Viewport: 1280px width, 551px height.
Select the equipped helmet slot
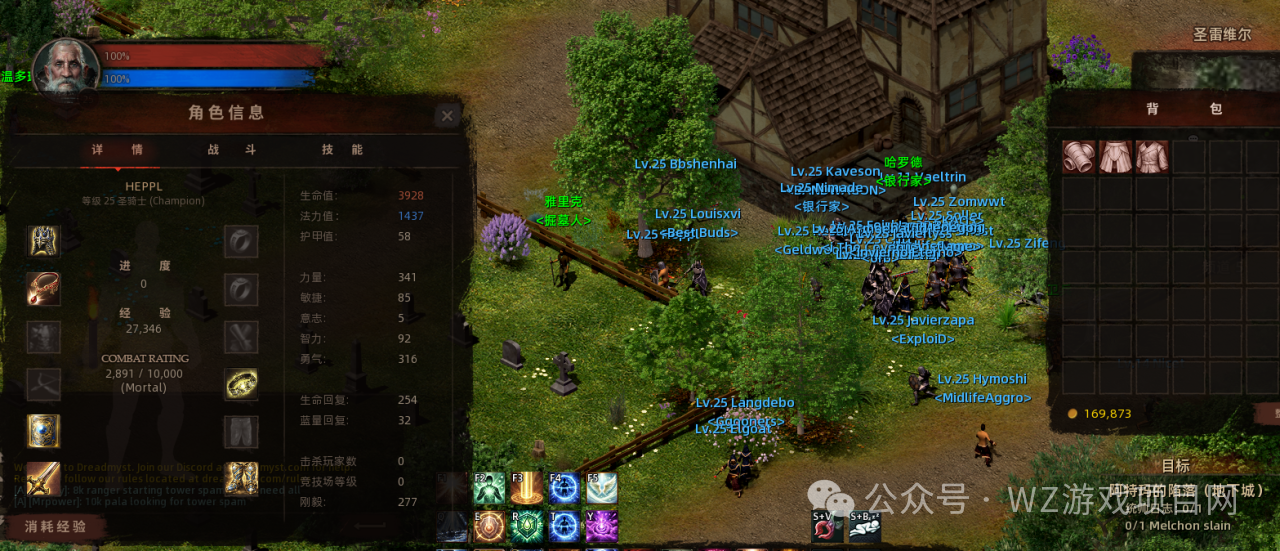43,241
